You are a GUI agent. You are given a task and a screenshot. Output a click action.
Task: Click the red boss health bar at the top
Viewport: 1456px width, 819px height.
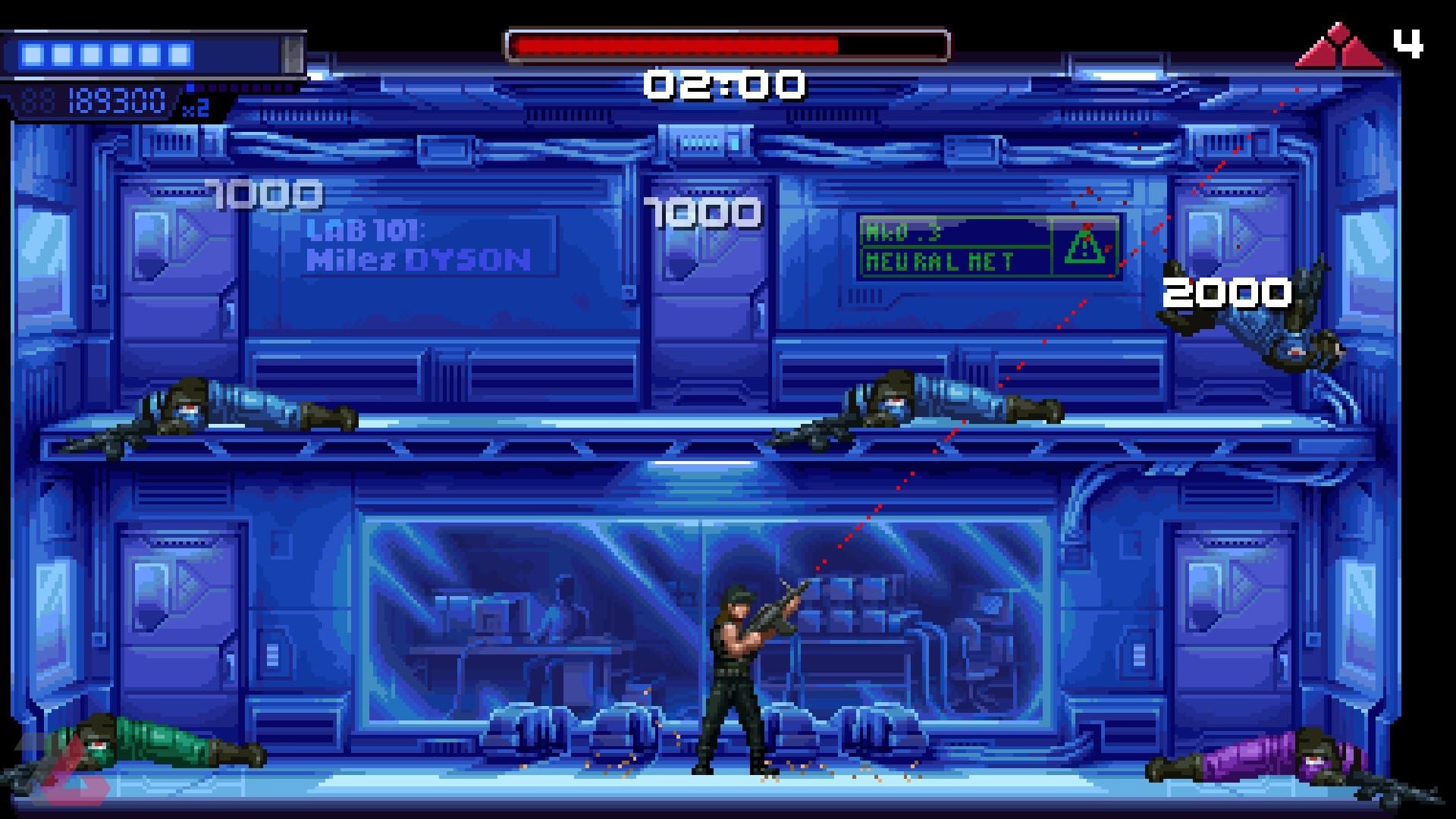[x=728, y=44]
